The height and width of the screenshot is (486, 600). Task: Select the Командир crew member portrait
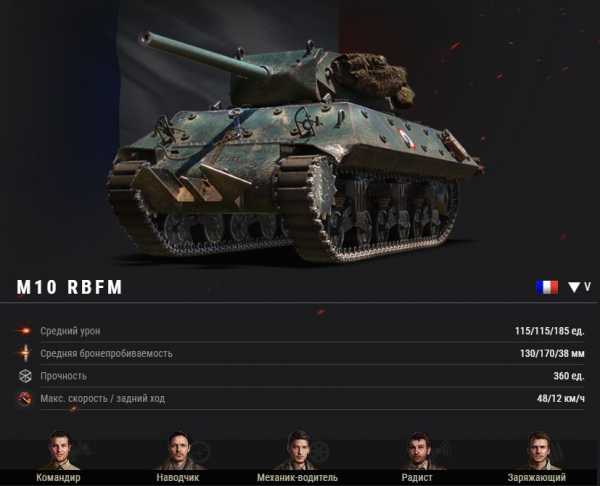coord(59,450)
